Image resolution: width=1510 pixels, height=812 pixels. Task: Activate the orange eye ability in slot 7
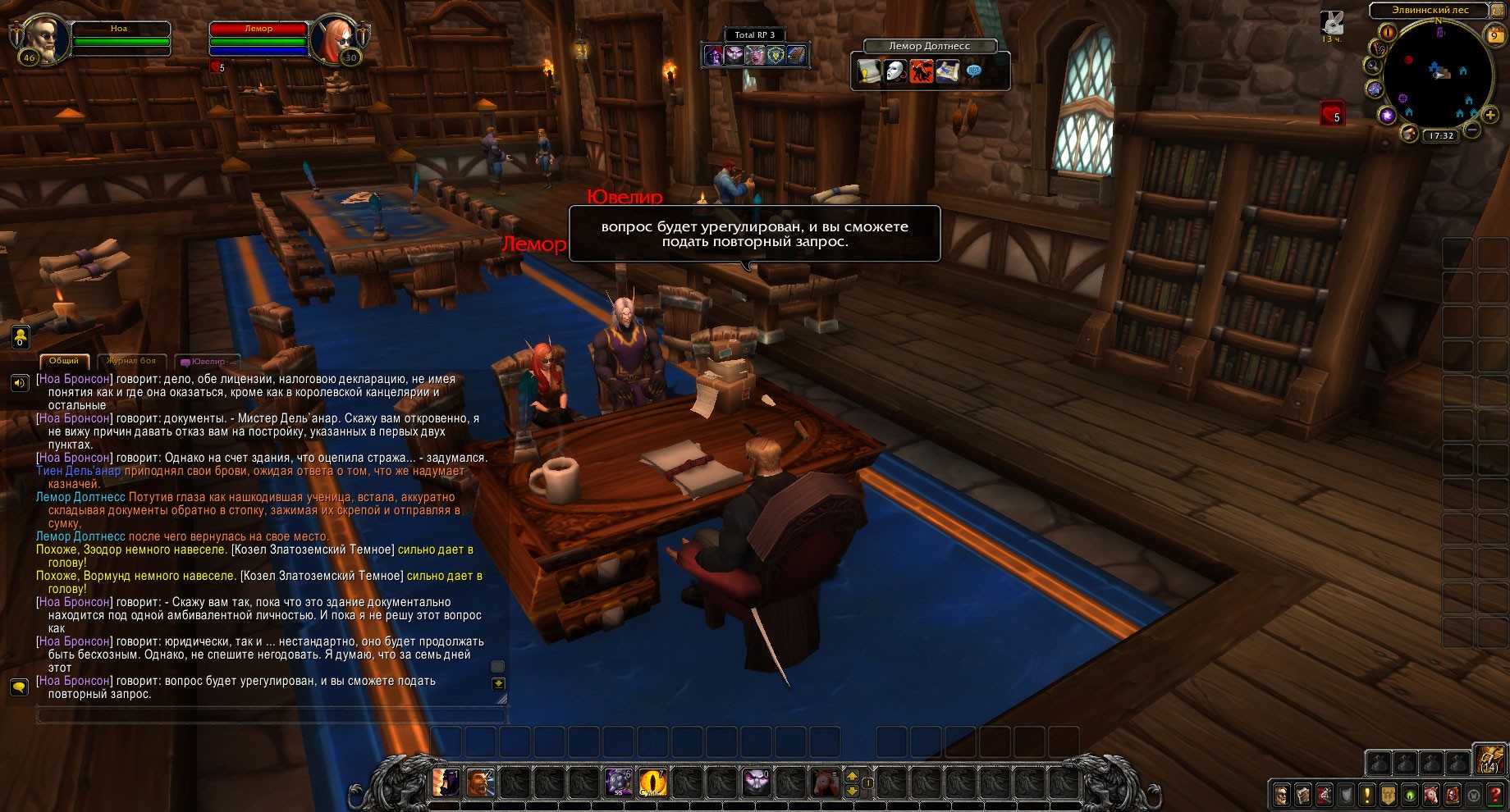click(653, 782)
